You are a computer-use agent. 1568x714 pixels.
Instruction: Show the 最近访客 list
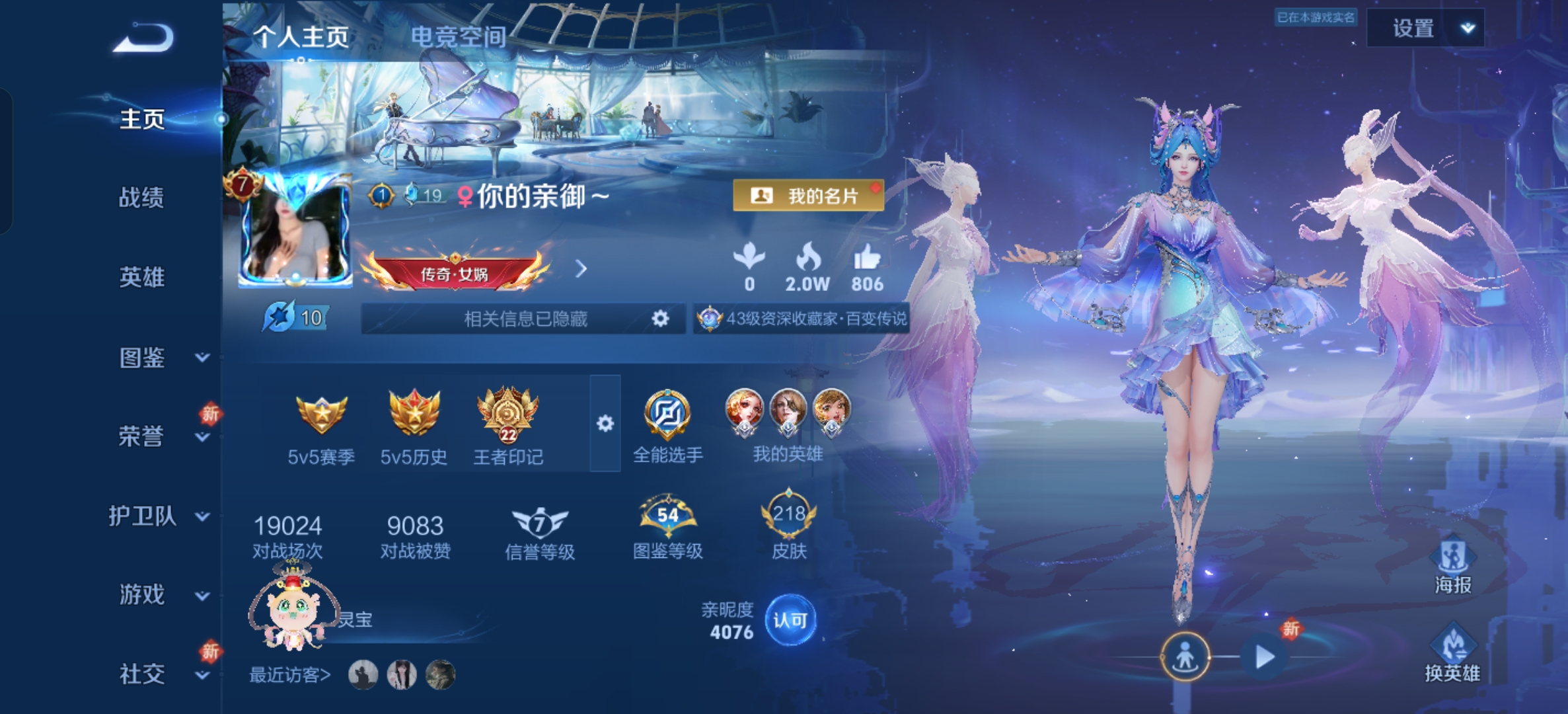(x=289, y=675)
